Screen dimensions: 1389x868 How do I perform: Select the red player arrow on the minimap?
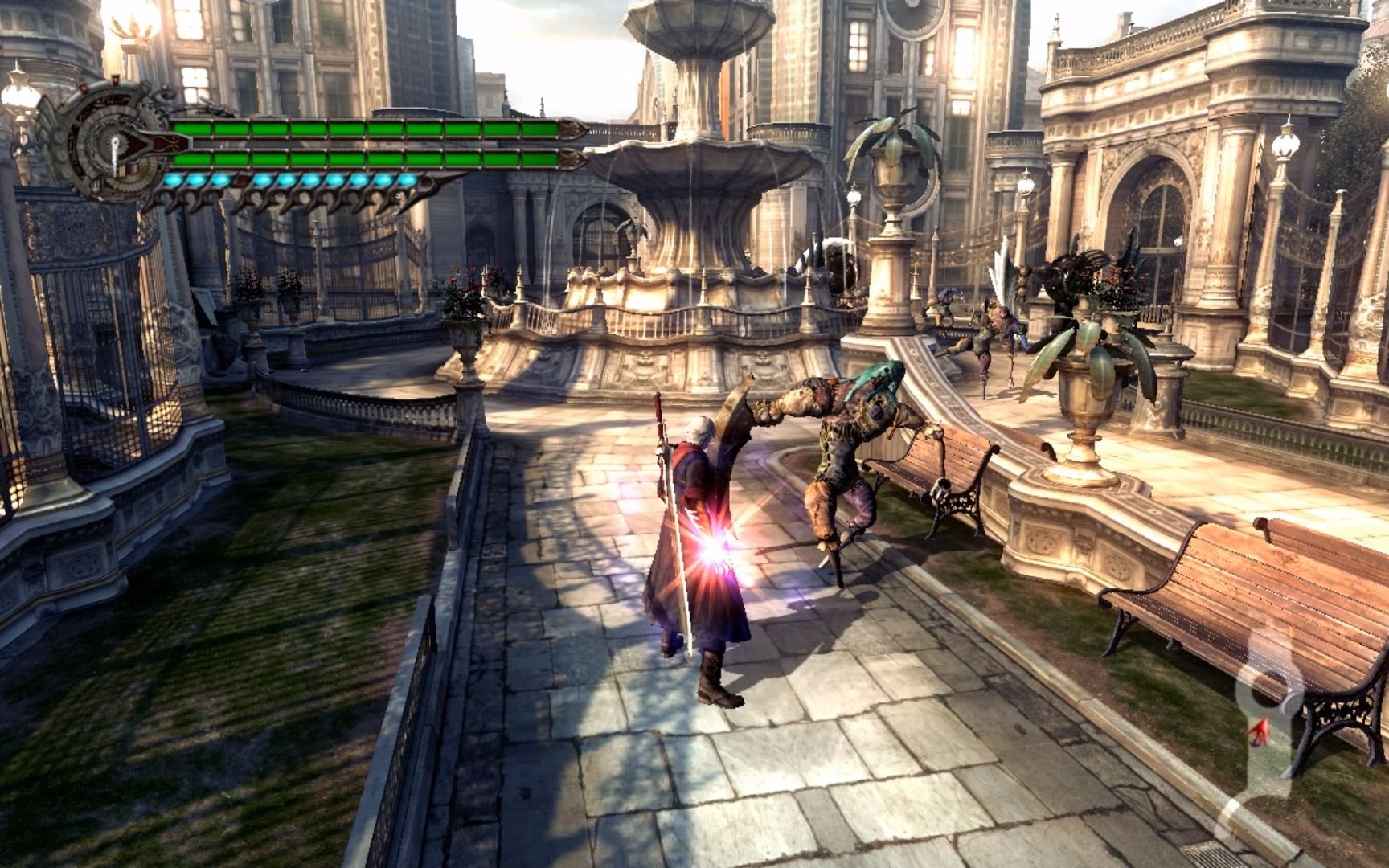1258,729
